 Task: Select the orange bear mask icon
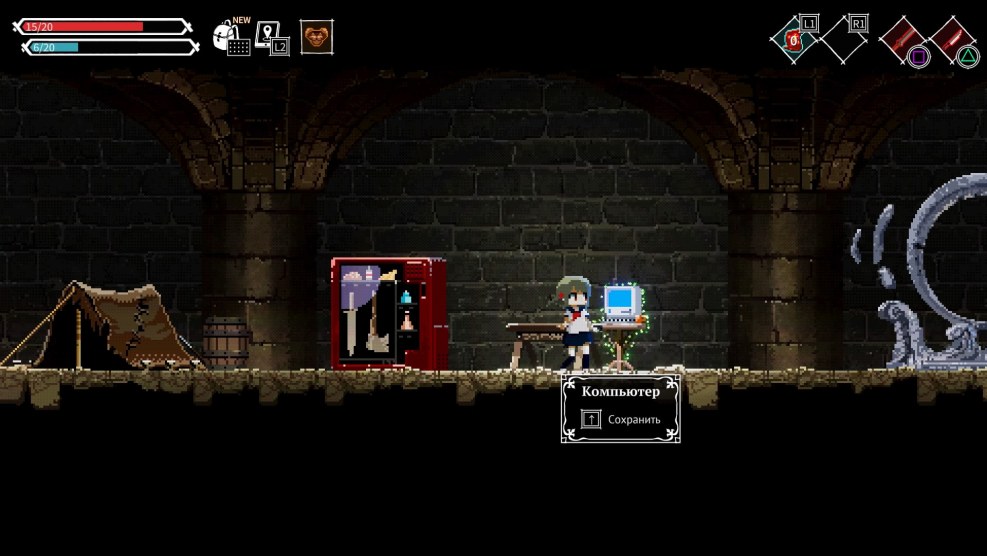point(317,37)
